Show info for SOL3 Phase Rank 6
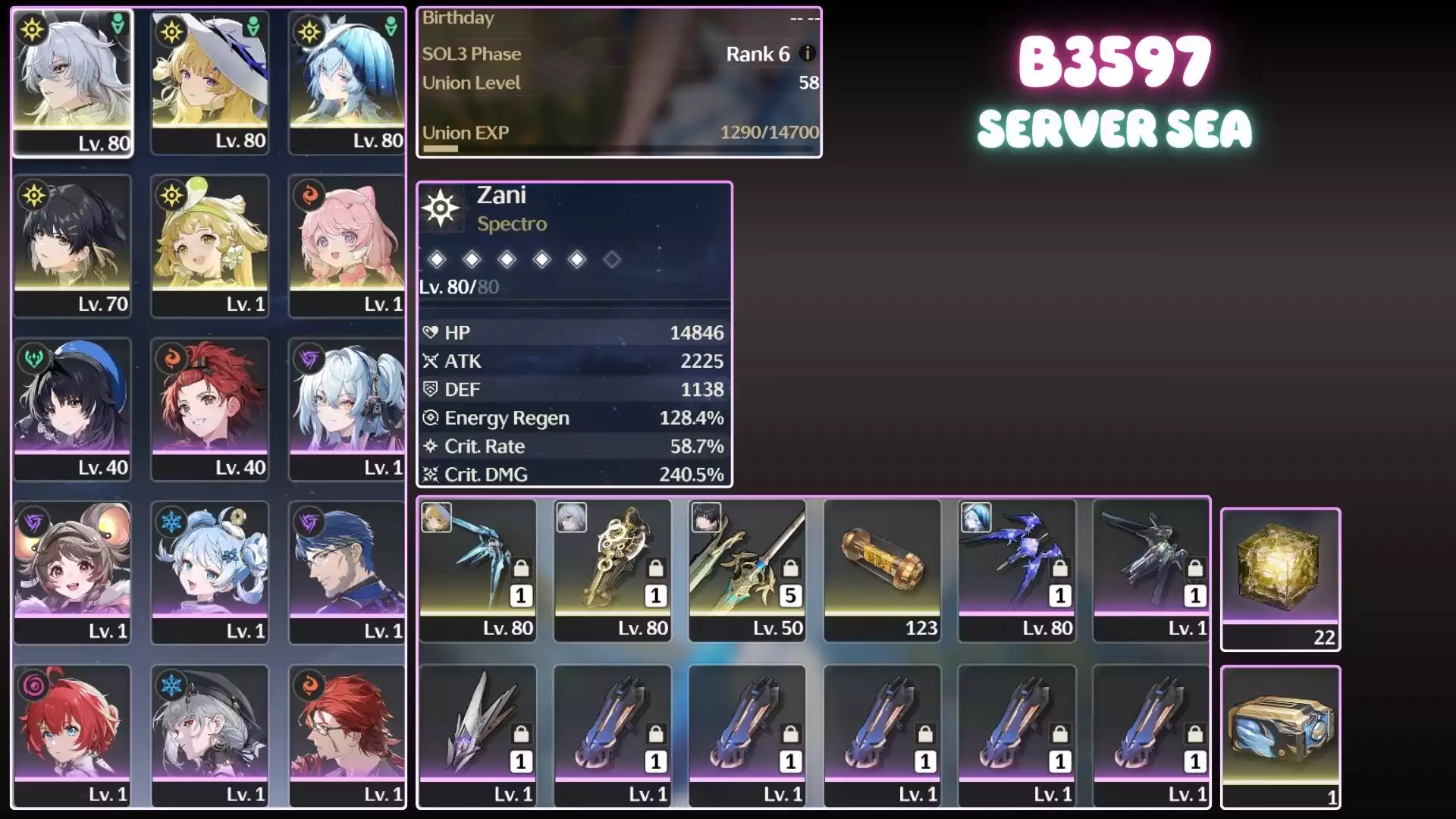The image size is (1456, 819). [x=808, y=53]
